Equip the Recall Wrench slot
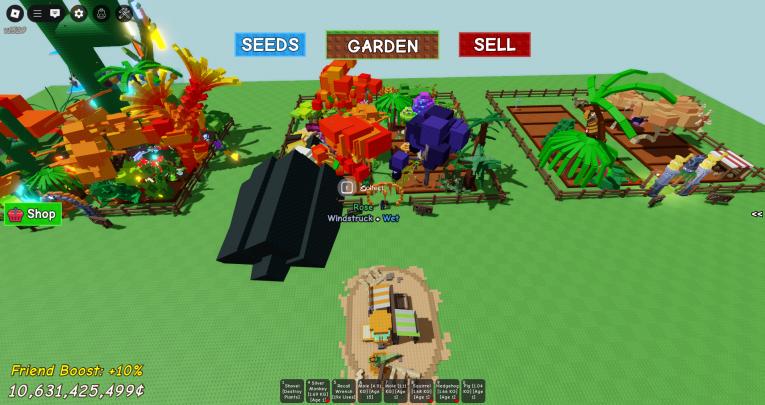 344,391
